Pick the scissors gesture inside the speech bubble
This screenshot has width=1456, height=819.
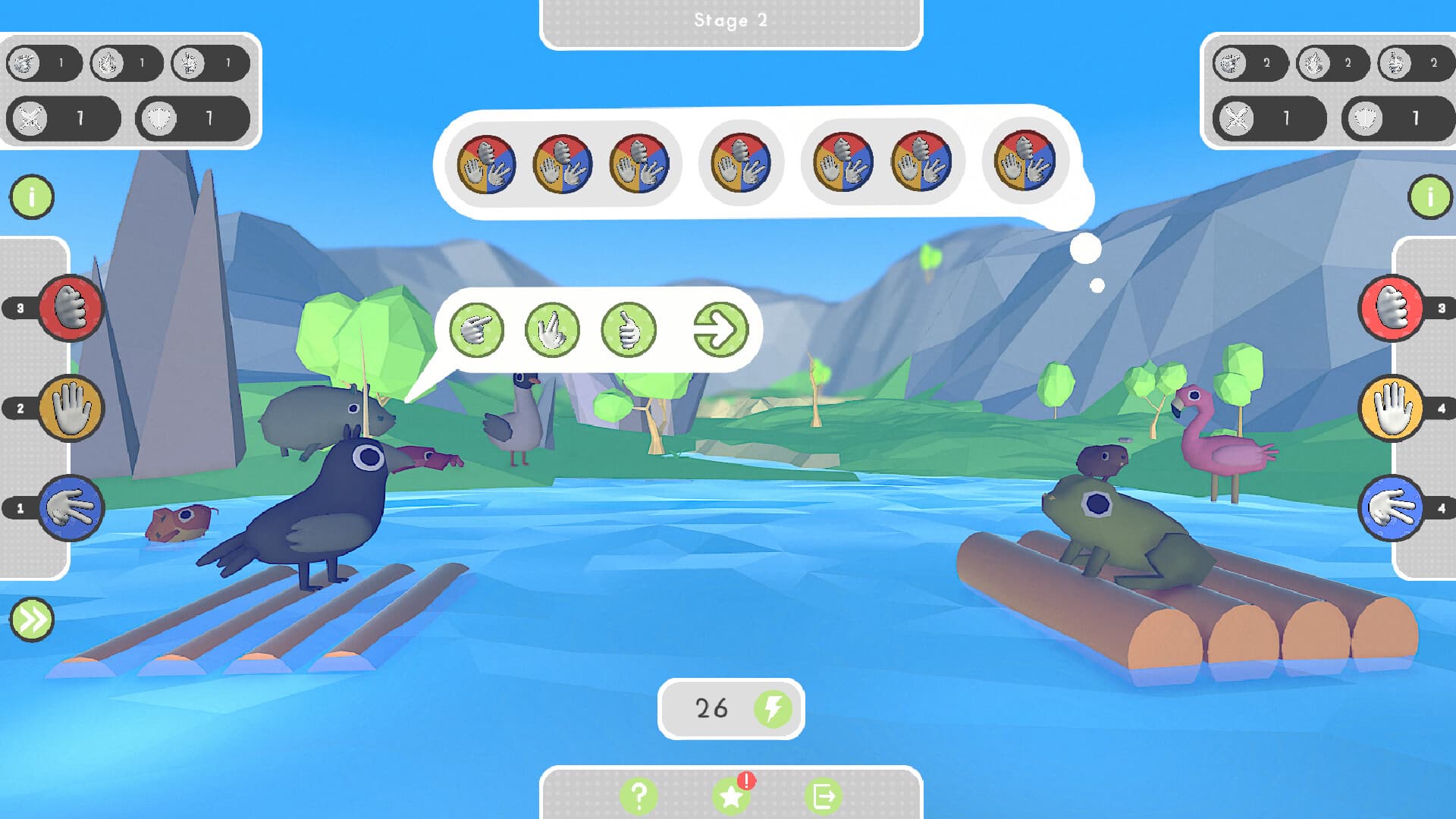click(551, 329)
